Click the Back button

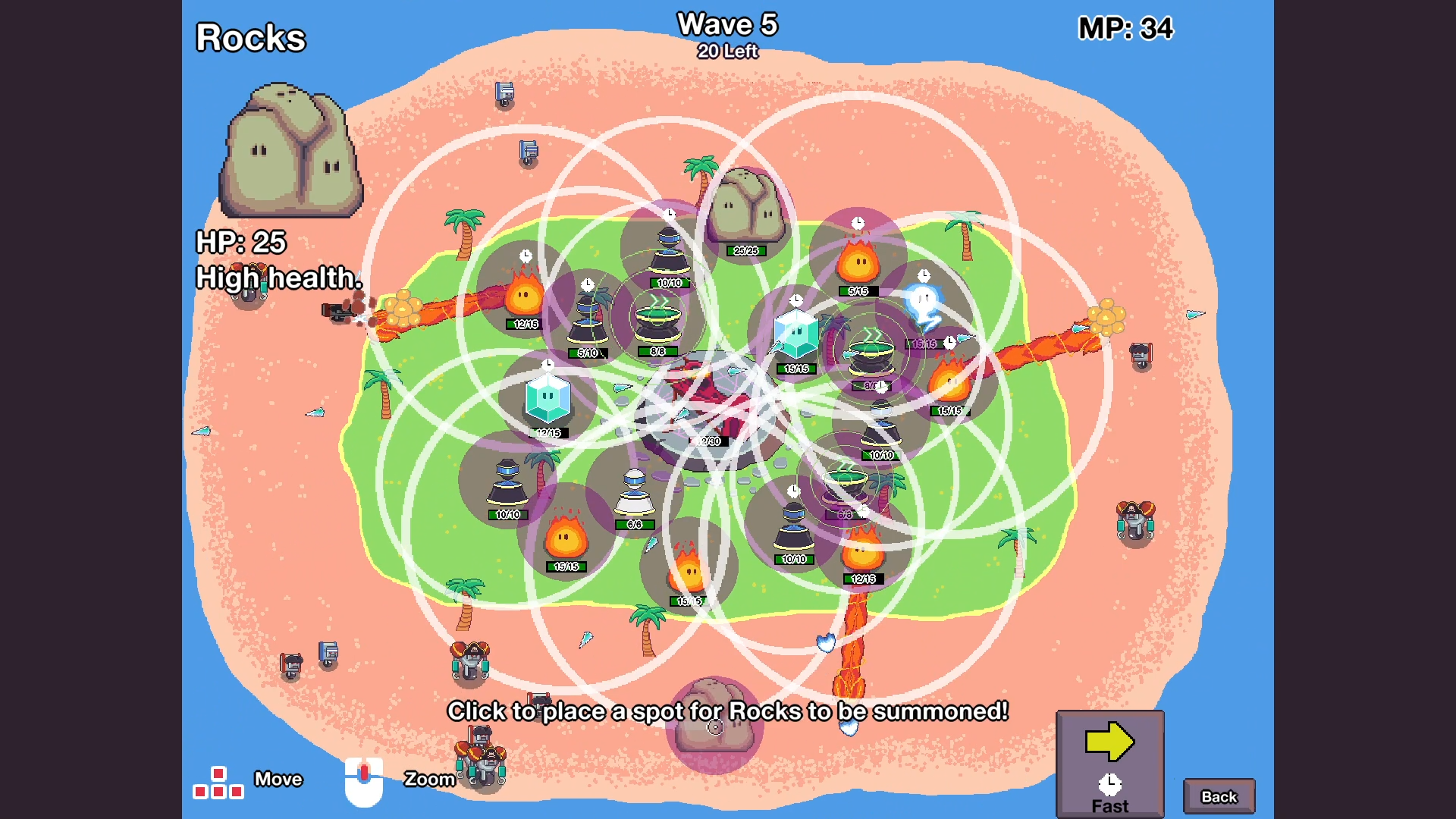1219,795
